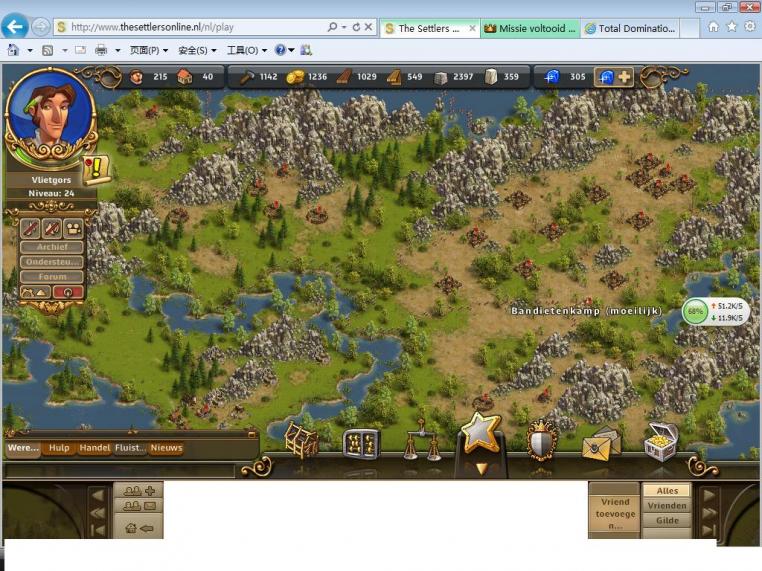Buy gems with the blue gem plus button
The height and width of the screenshot is (571, 762).
pyautogui.click(x=614, y=77)
